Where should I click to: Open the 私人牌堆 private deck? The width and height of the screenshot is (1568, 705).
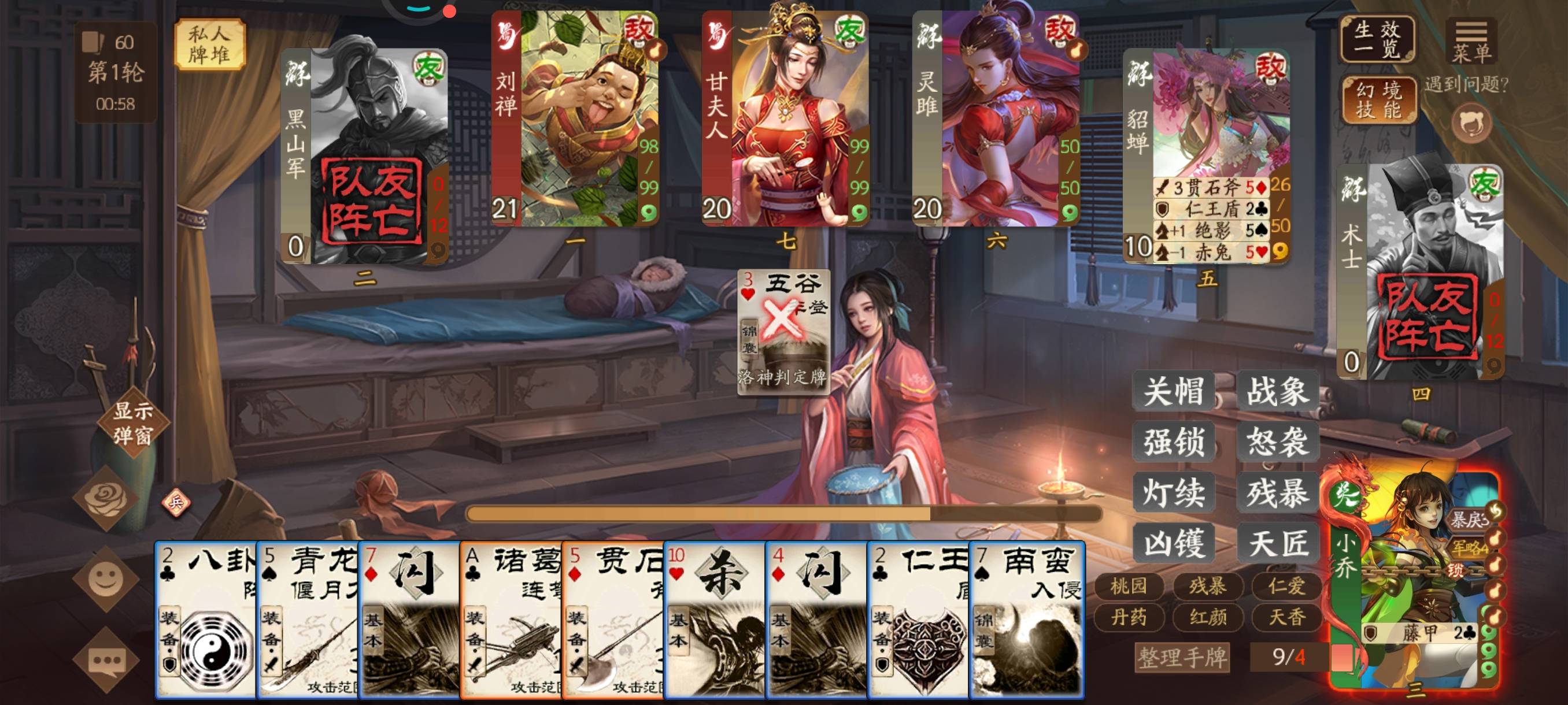point(209,44)
